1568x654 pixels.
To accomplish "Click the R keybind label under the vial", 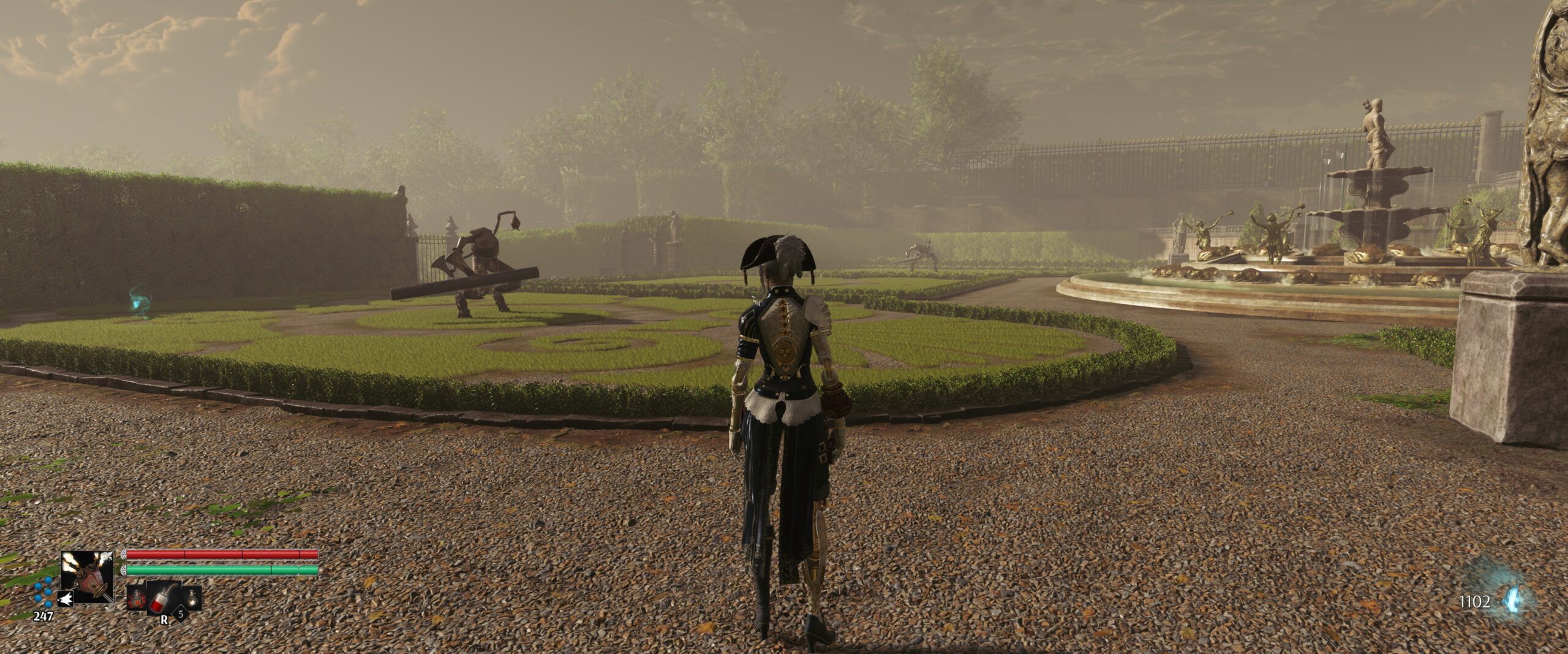I will 164,621.
